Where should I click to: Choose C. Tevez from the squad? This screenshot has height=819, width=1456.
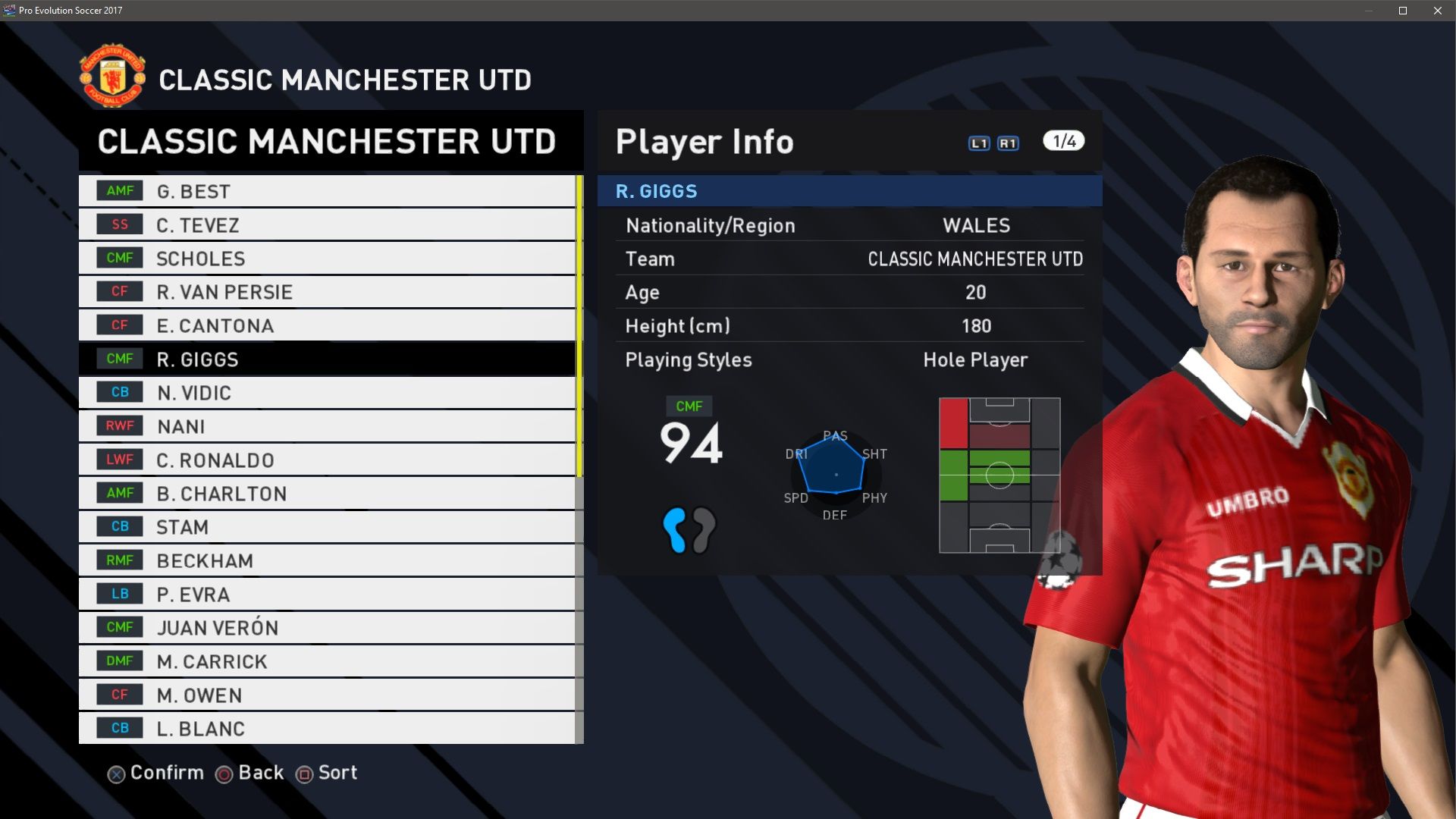point(326,225)
